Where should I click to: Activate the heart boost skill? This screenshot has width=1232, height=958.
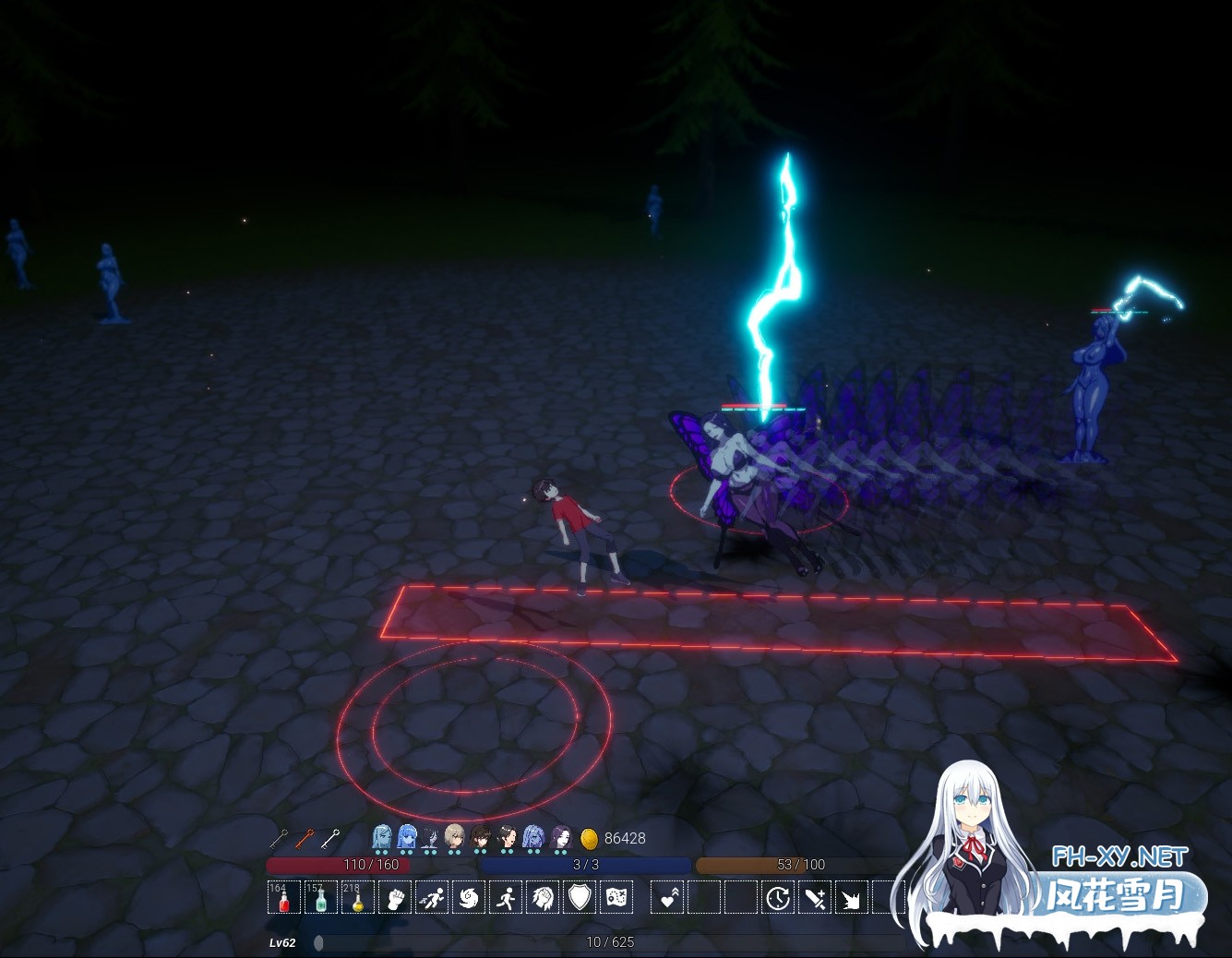[667, 897]
